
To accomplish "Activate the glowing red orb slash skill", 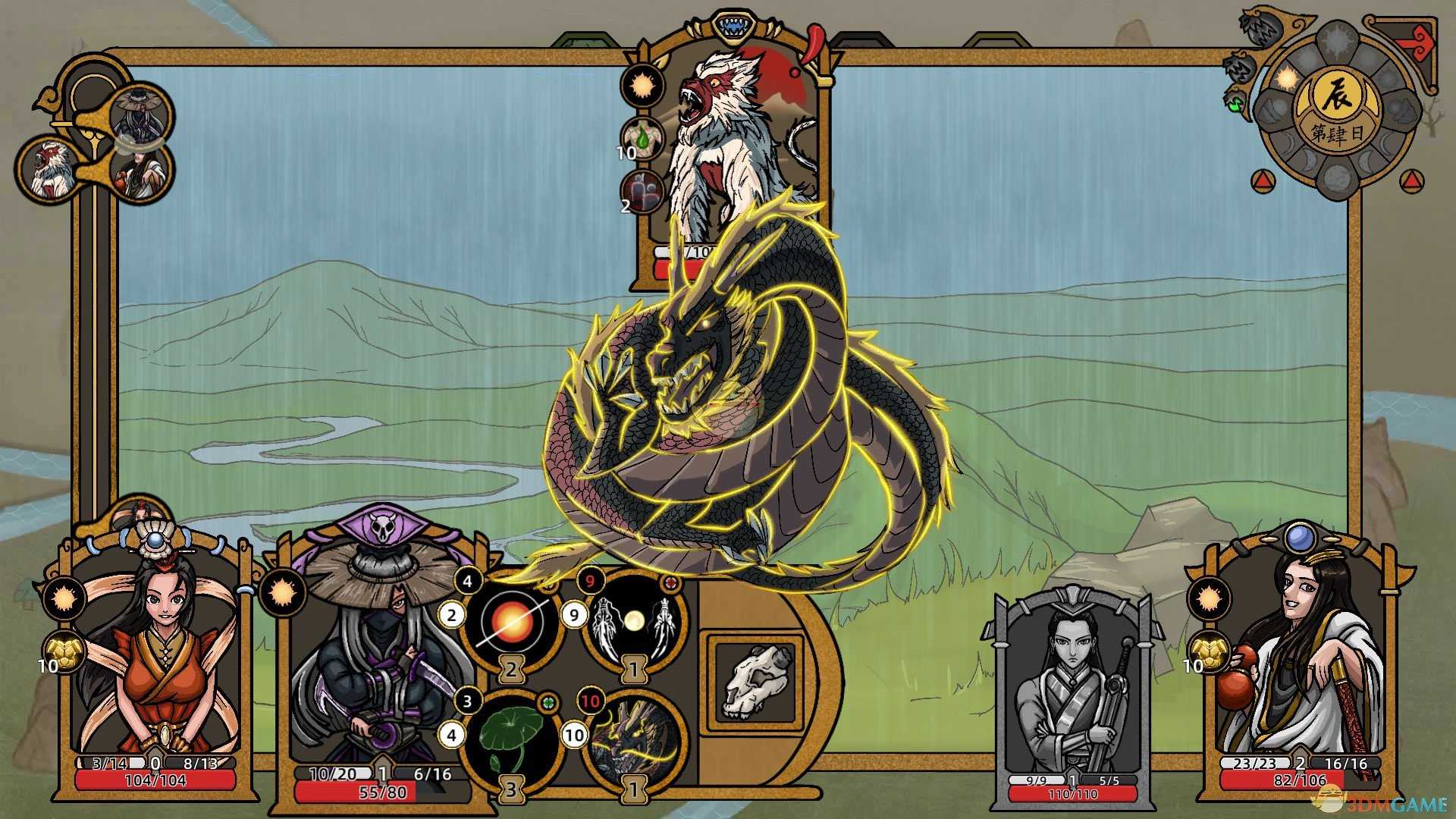I will coord(511,622).
